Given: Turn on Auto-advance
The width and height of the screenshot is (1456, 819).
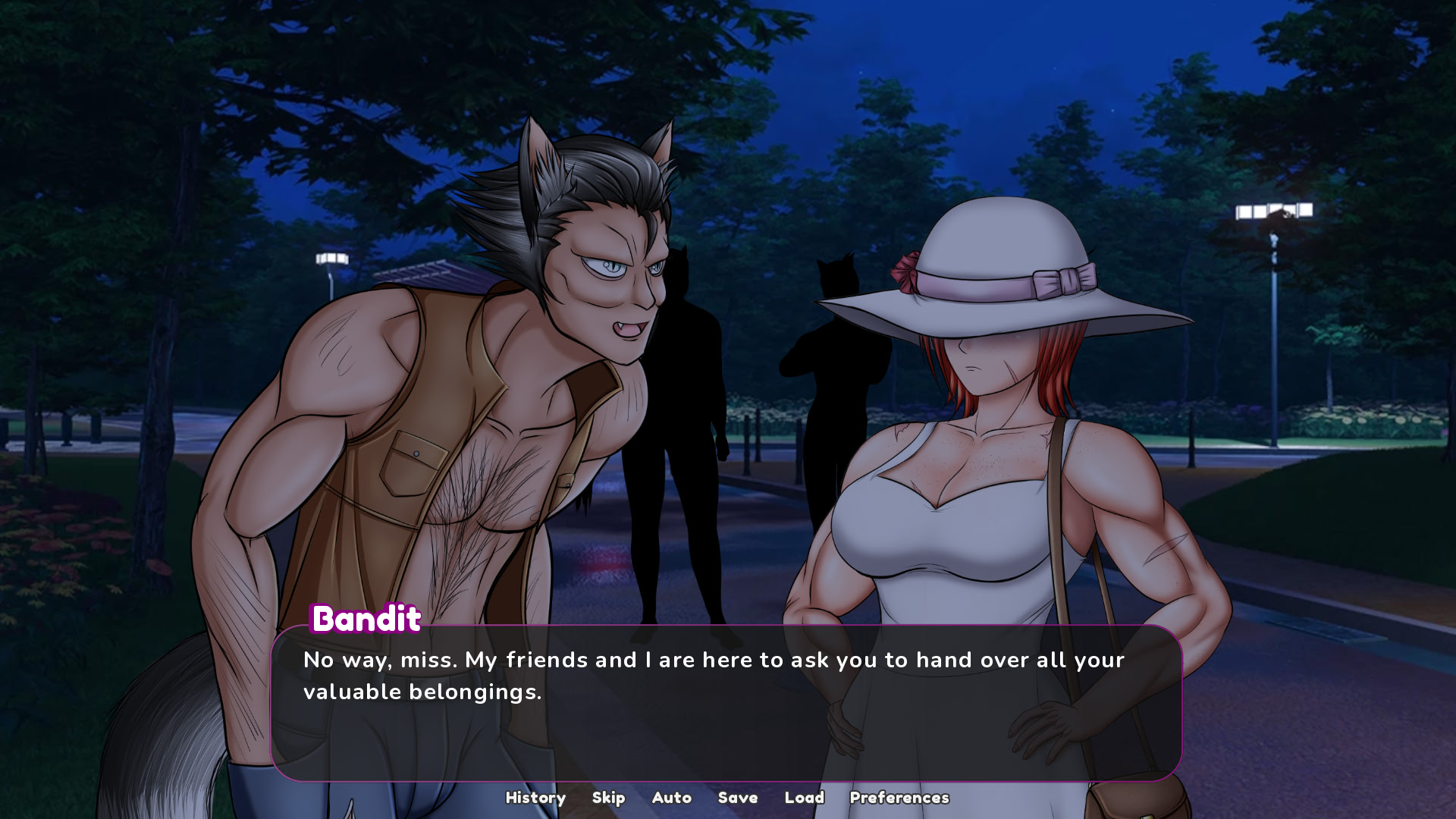Looking at the screenshot, I should 671,798.
